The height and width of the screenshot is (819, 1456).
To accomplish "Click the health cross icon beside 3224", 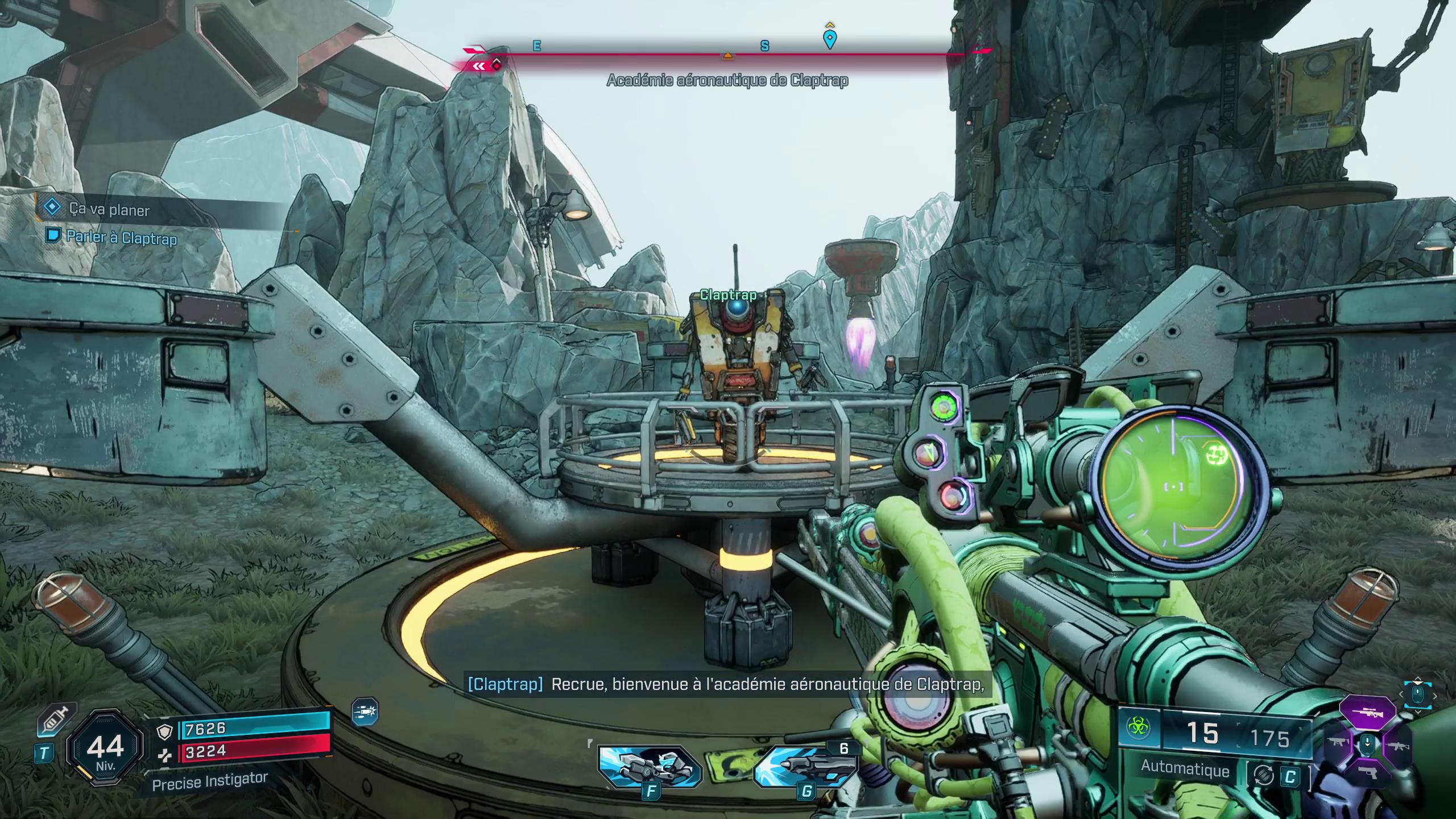I will 166,758.
